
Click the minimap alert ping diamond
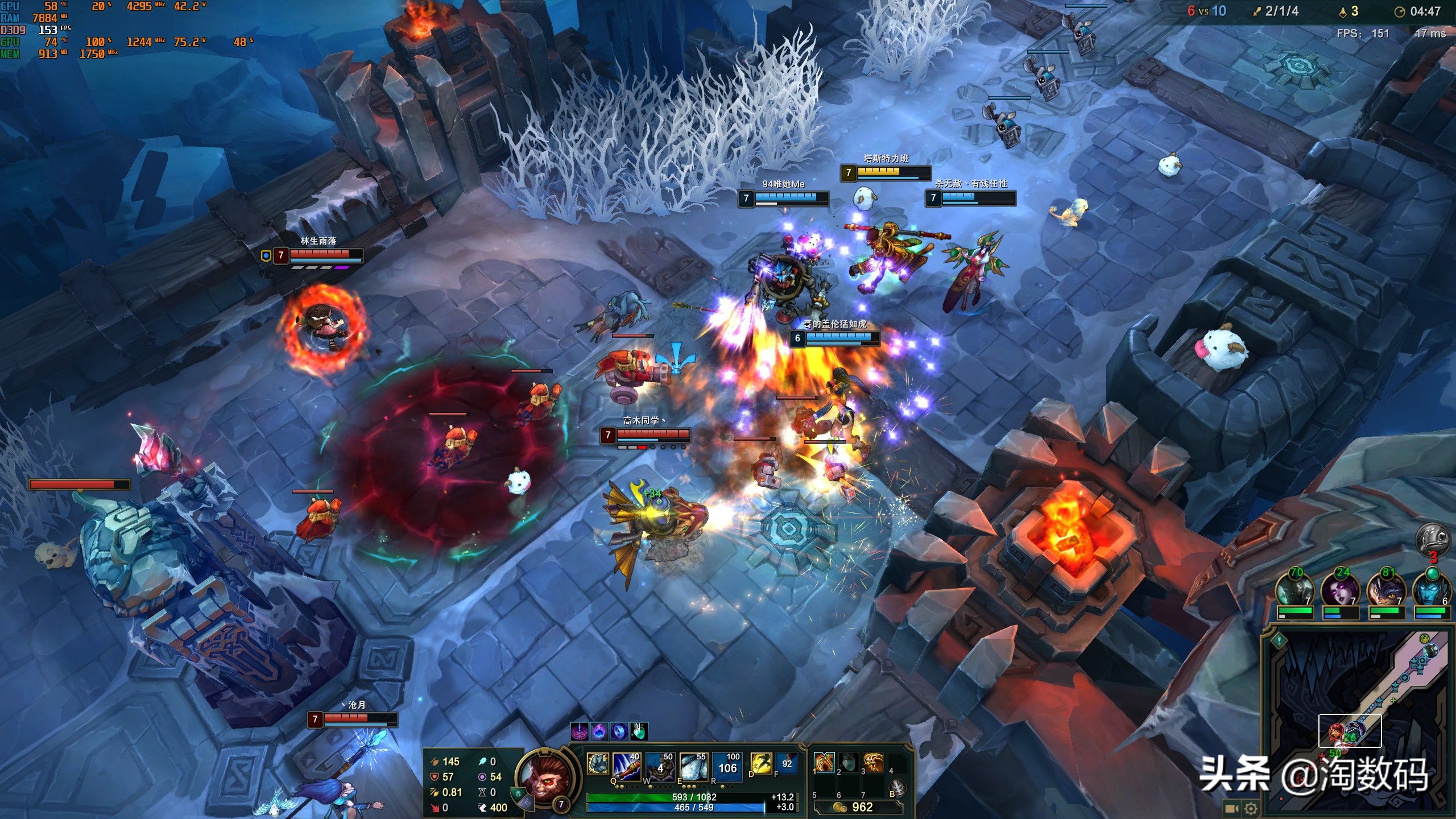point(1279,640)
